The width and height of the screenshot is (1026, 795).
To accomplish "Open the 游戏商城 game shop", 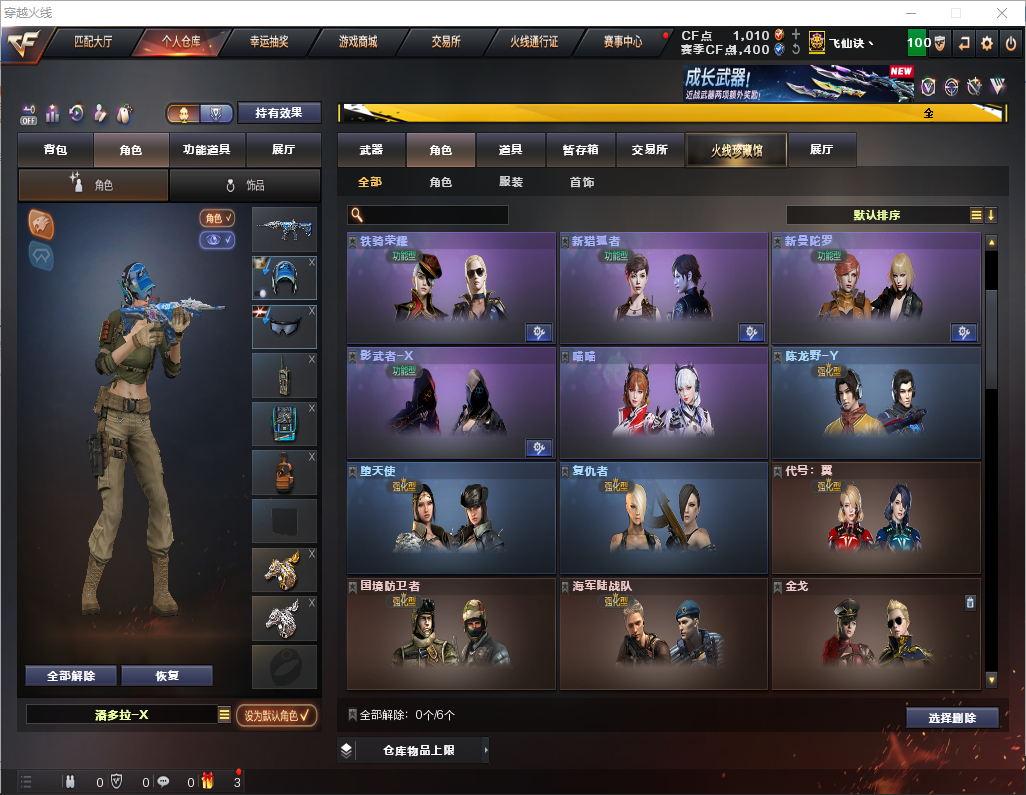I will pos(357,42).
